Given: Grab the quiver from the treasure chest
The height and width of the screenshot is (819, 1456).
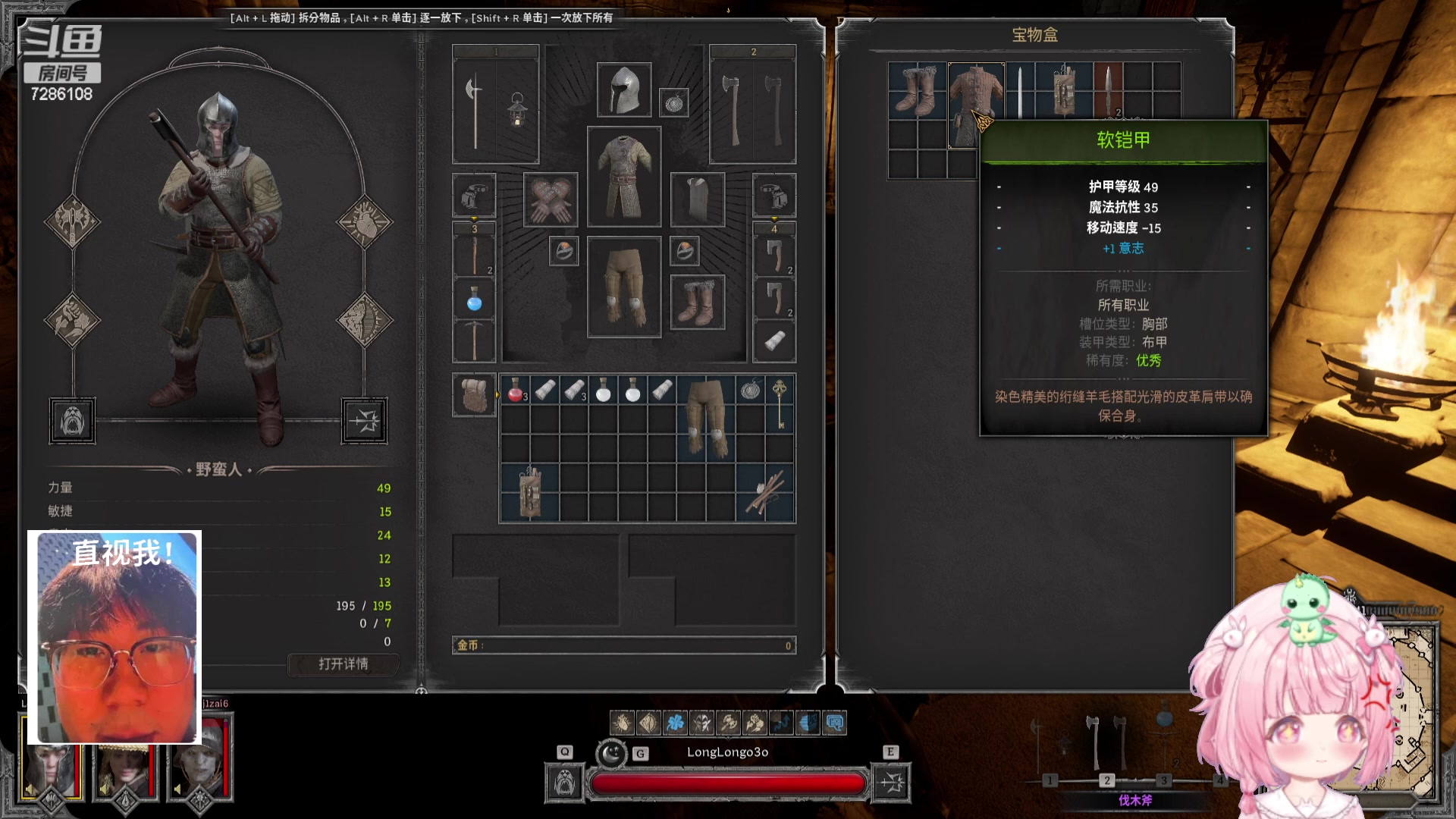Looking at the screenshot, I should click(1064, 90).
